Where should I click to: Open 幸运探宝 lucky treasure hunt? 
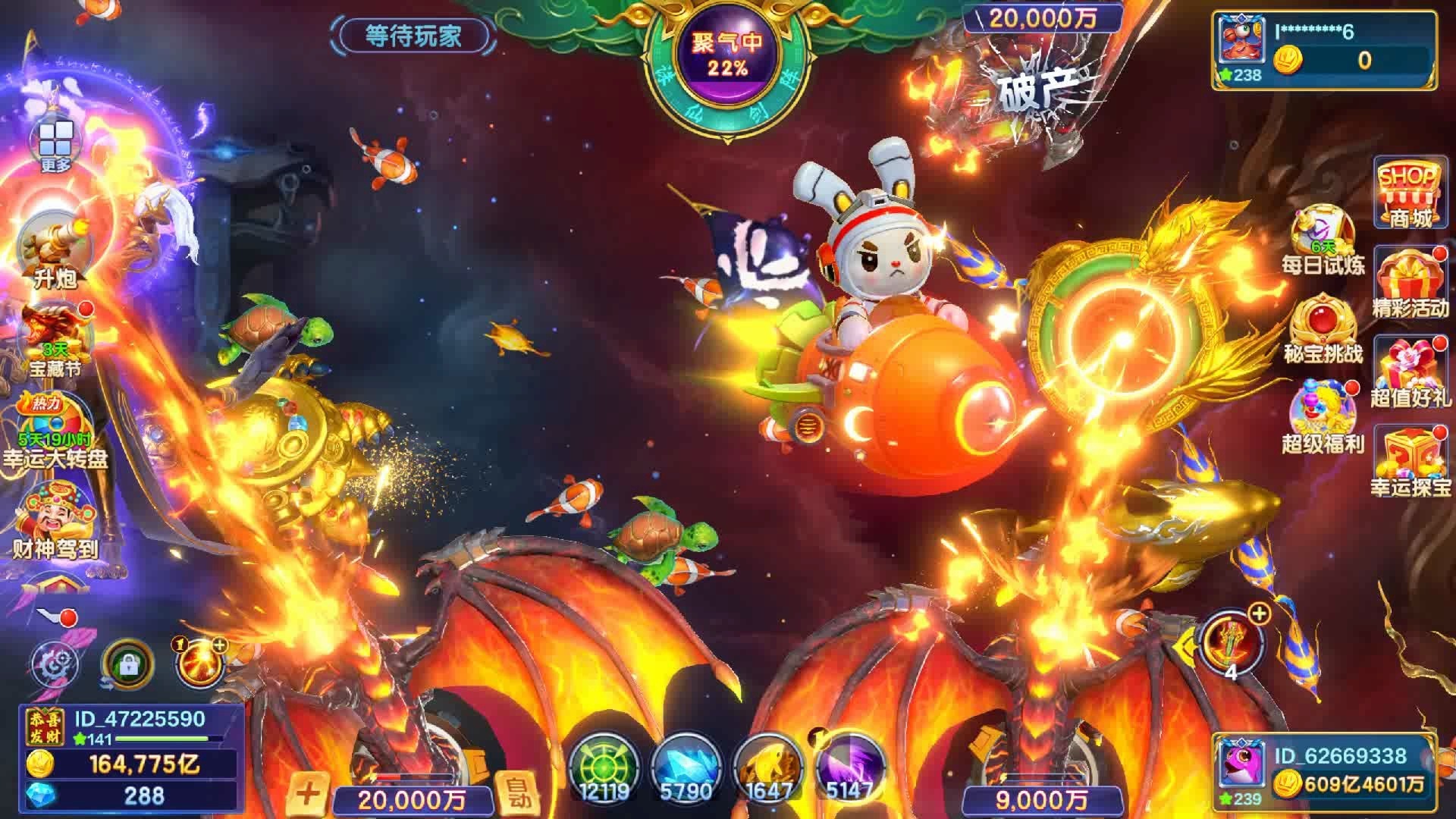pos(1410,461)
